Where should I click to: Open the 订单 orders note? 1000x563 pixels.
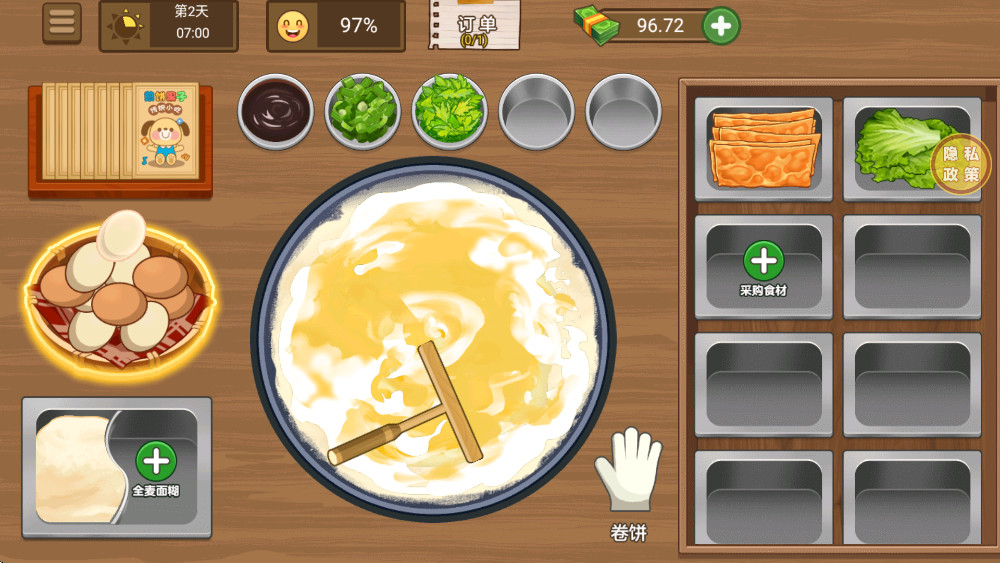pyautogui.click(x=477, y=24)
